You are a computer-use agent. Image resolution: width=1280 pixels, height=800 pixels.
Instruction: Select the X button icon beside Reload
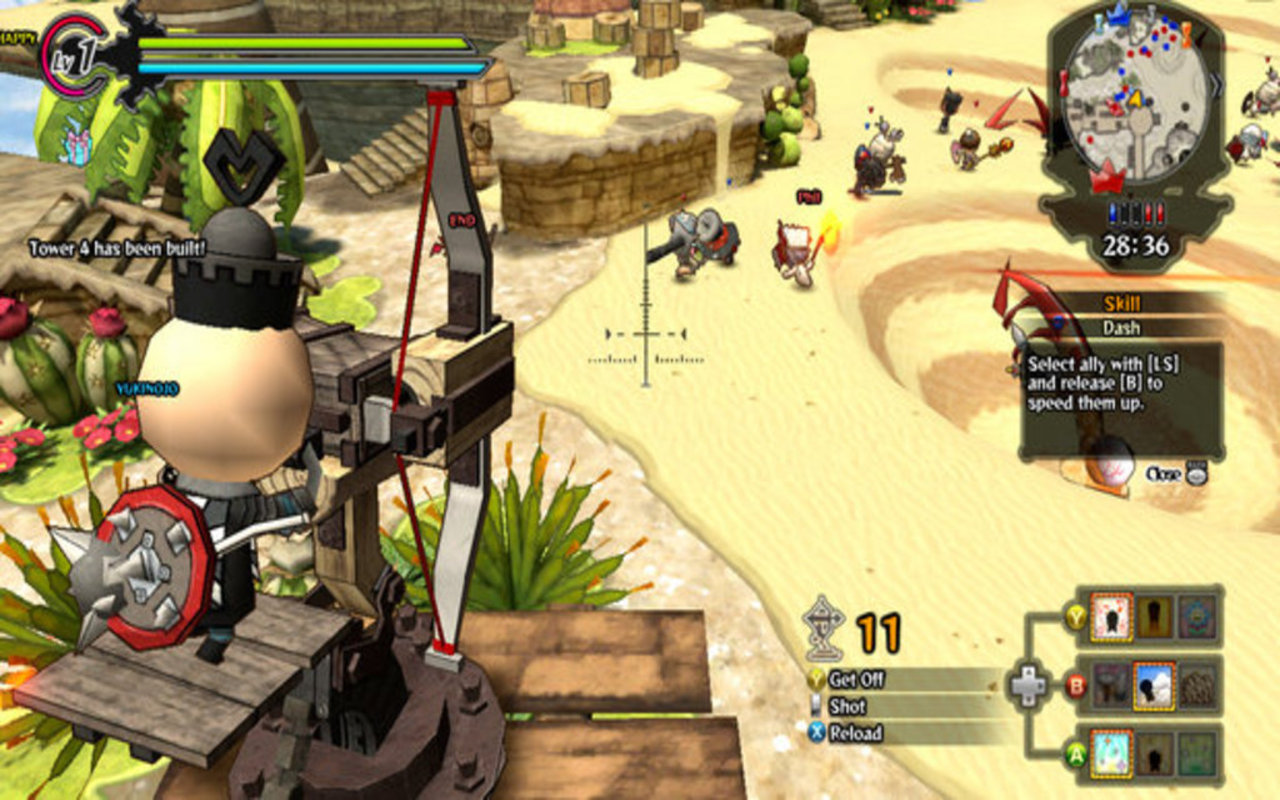[x=816, y=733]
